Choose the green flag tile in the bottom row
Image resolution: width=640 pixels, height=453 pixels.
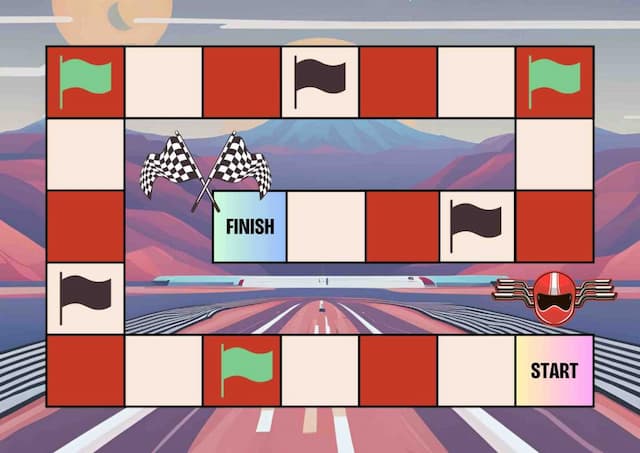click(x=242, y=371)
